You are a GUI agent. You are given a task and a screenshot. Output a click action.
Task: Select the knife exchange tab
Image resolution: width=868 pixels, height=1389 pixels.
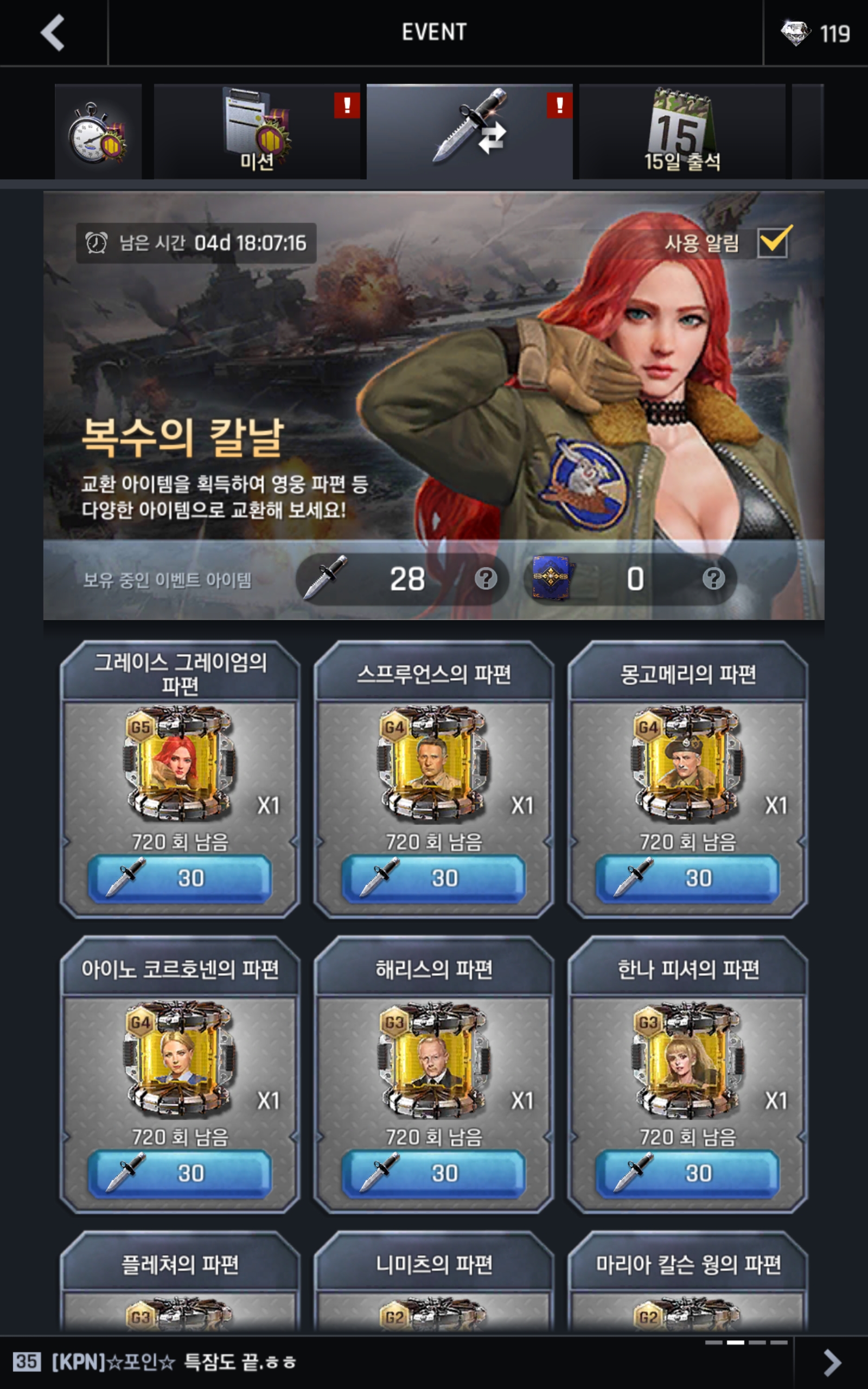click(x=469, y=132)
